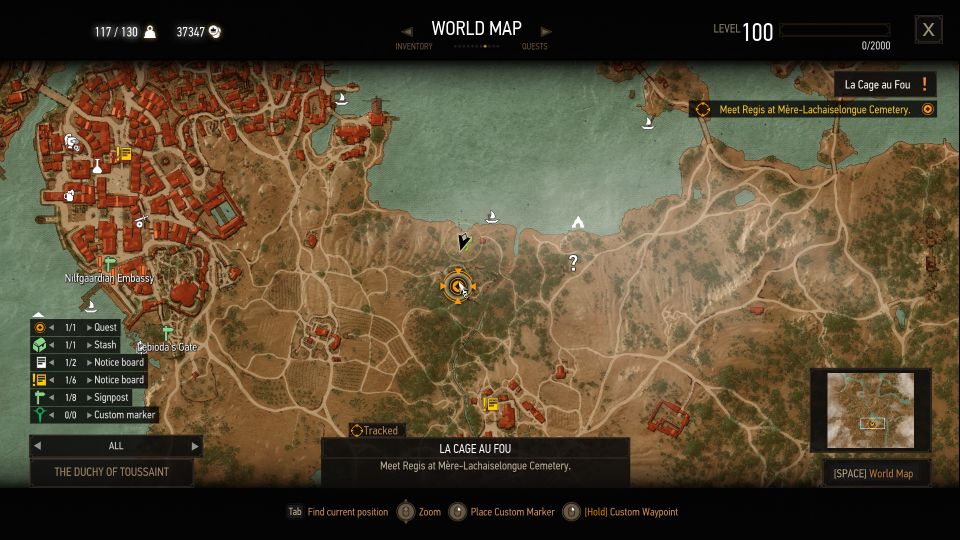Click the region minimap thumbnail

tap(870, 412)
